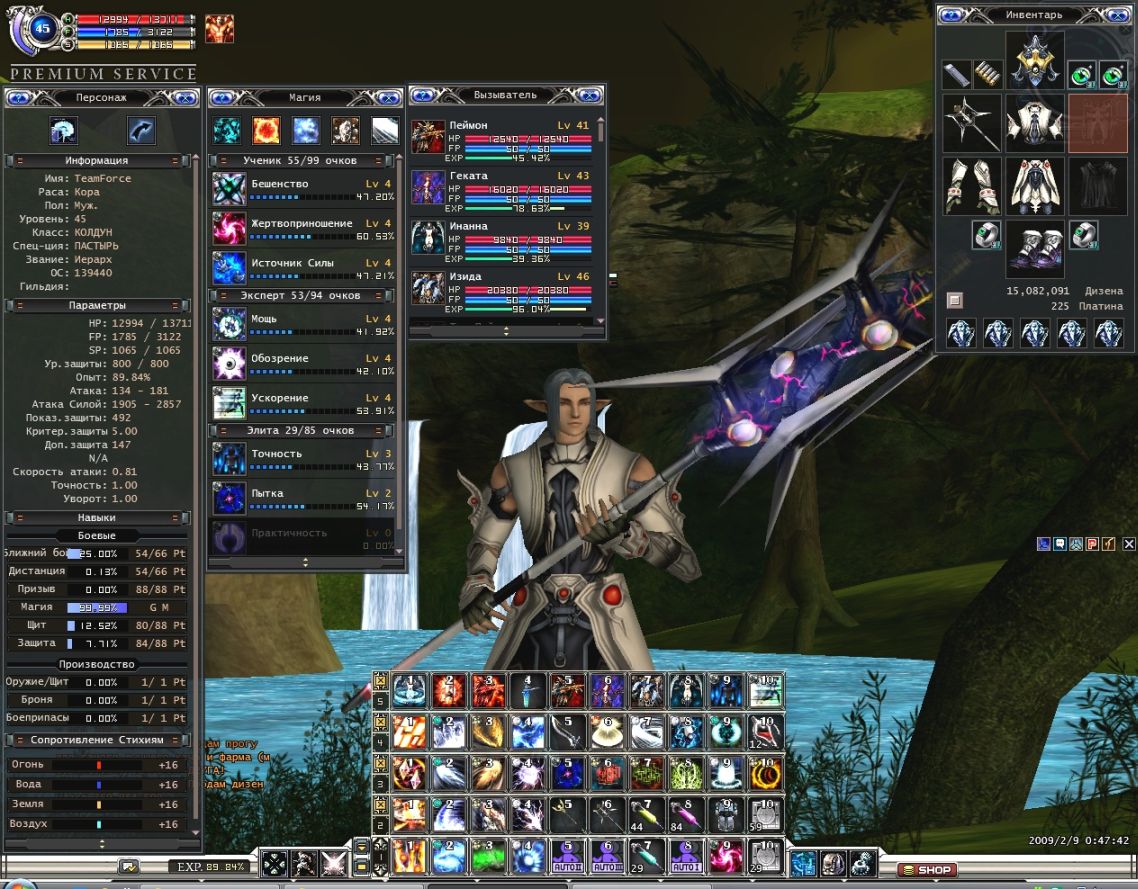Select the Жертвоприношение skill icon
The width and height of the screenshot is (1138, 889).
(x=229, y=228)
